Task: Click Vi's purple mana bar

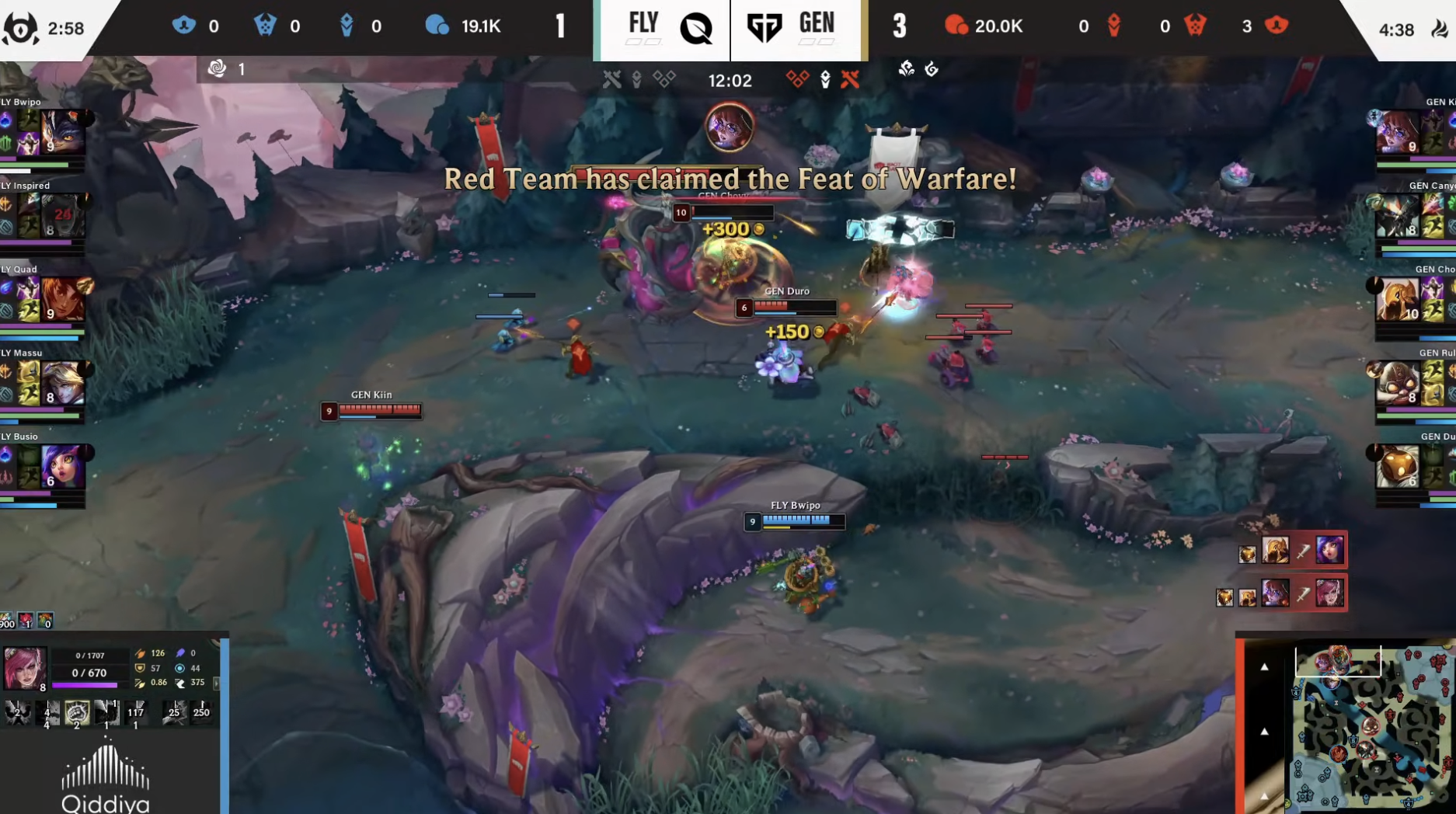Action: click(83, 685)
